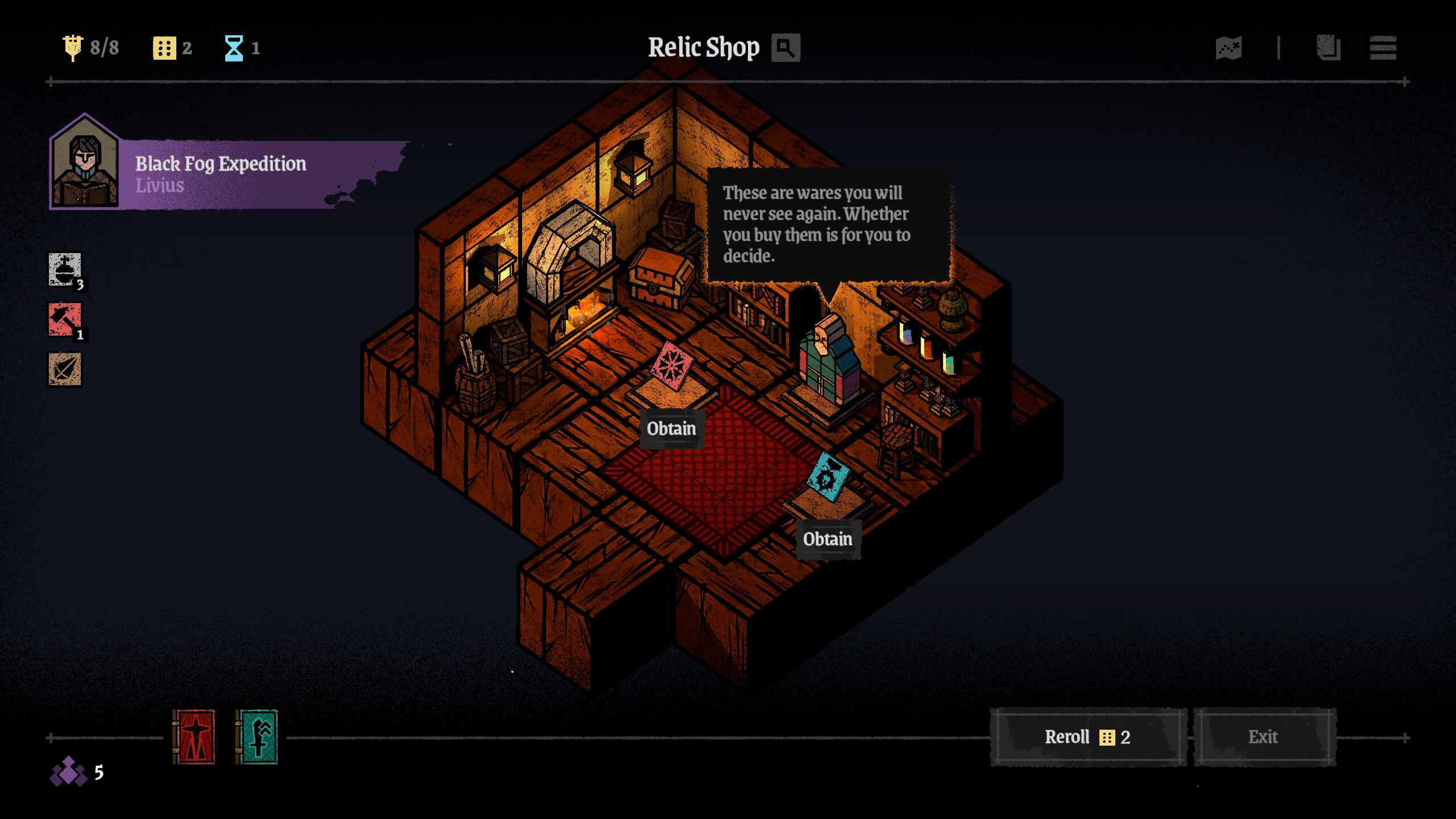Select the teal sword book card

(x=257, y=737)
